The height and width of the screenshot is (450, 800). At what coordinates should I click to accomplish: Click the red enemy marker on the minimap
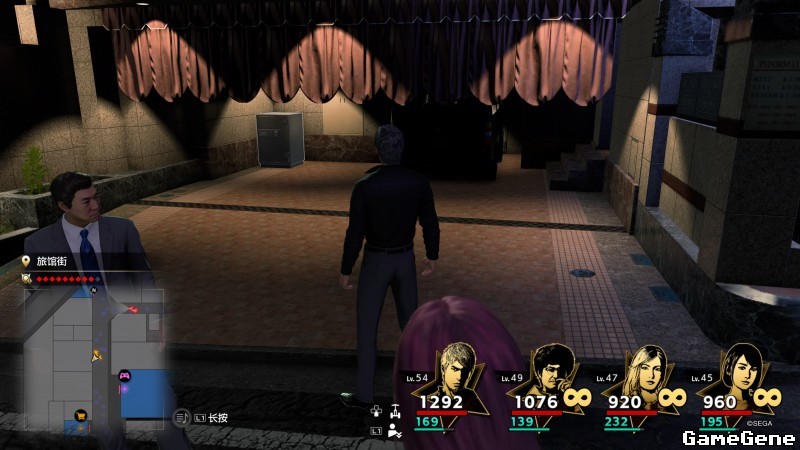pyautogui.click(x=132, y=311)
